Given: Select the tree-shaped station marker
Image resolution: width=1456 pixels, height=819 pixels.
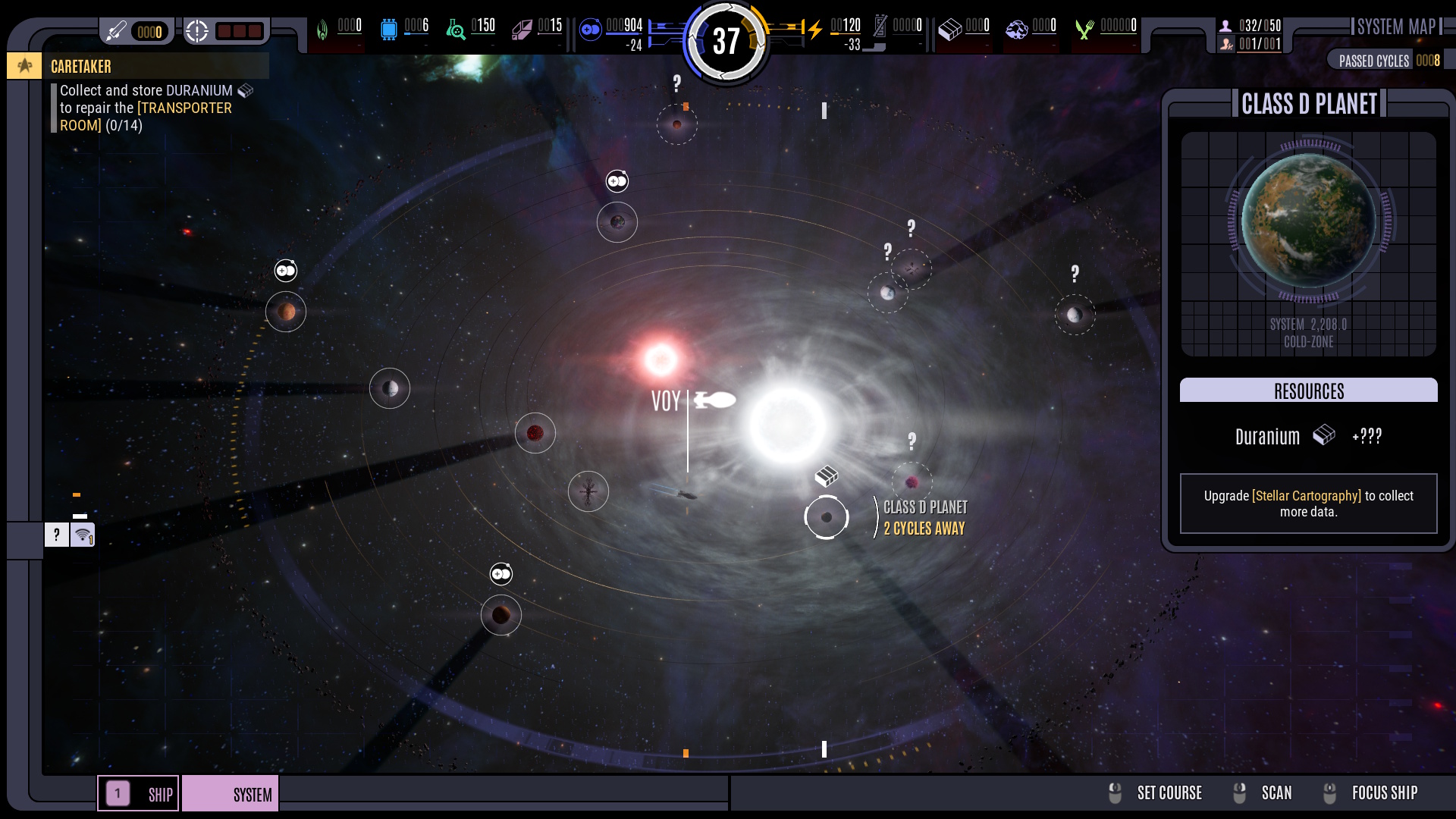Looking at the screenshot, I should [588, 491].
